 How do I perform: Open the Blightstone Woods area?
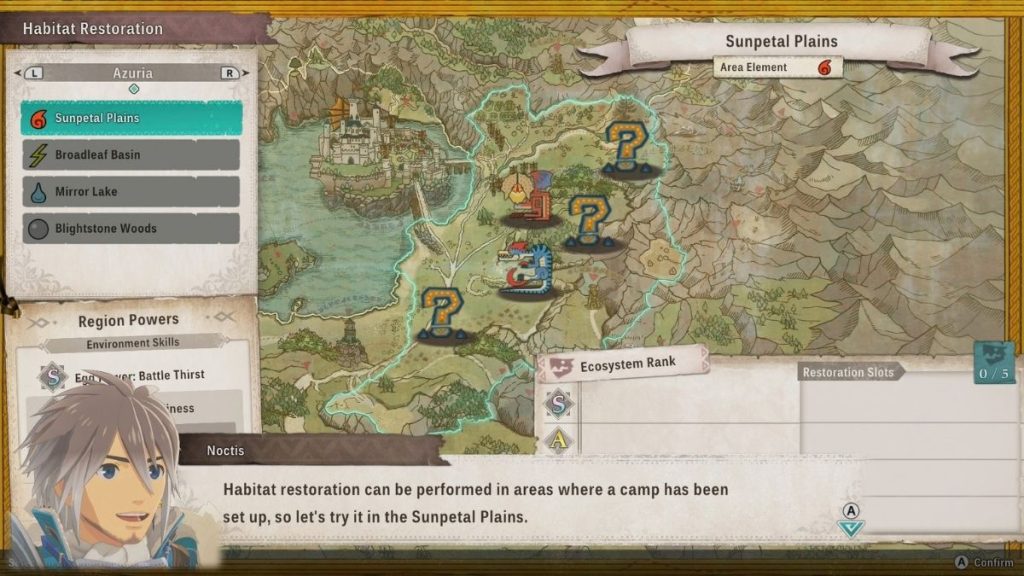pyautogui.click(x=131, y=228)
